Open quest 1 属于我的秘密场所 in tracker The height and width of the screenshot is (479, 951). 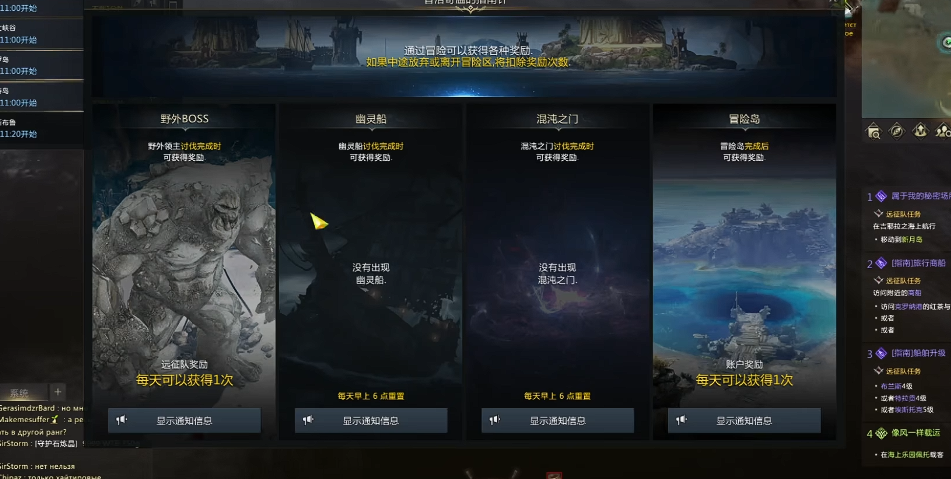click(915, 196)
